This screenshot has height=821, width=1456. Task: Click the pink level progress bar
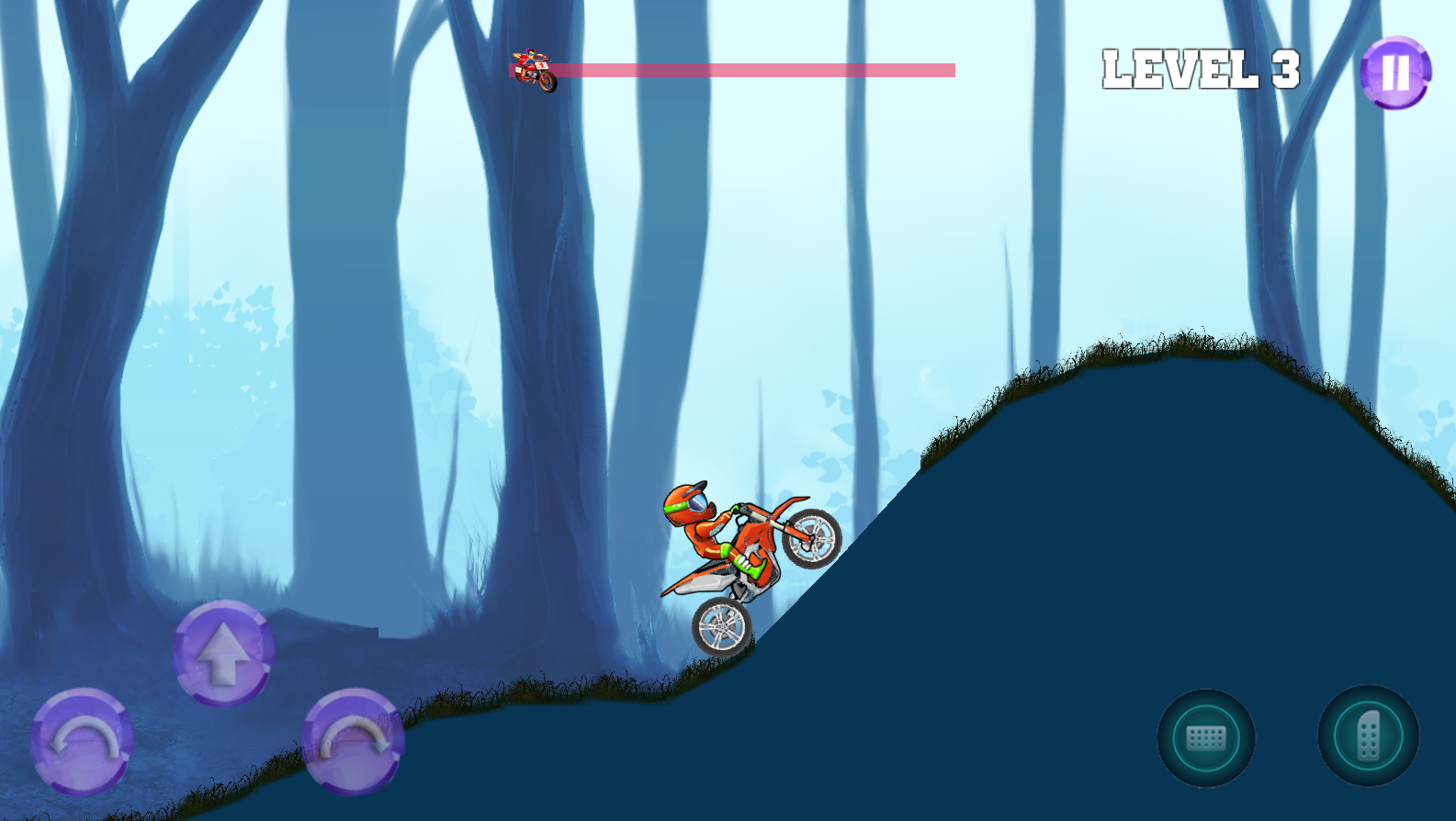[753, 66]
